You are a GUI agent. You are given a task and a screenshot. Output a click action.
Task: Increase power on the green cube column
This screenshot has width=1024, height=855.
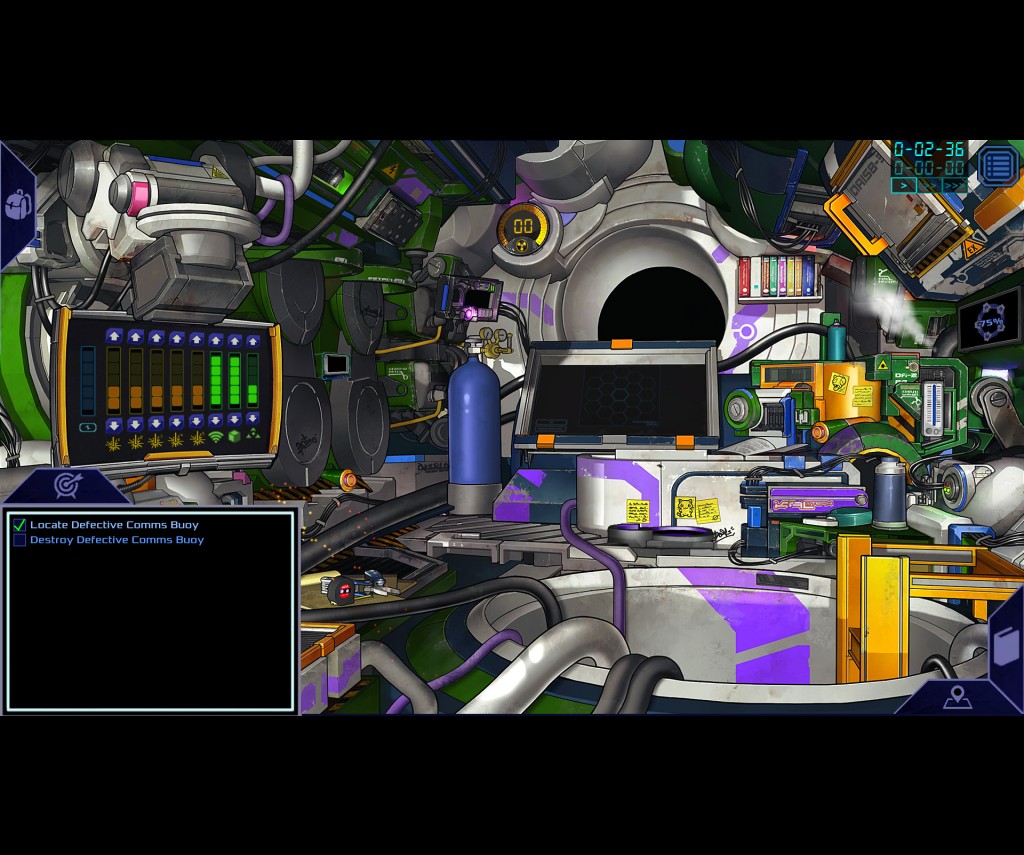(x=234, y=338)
